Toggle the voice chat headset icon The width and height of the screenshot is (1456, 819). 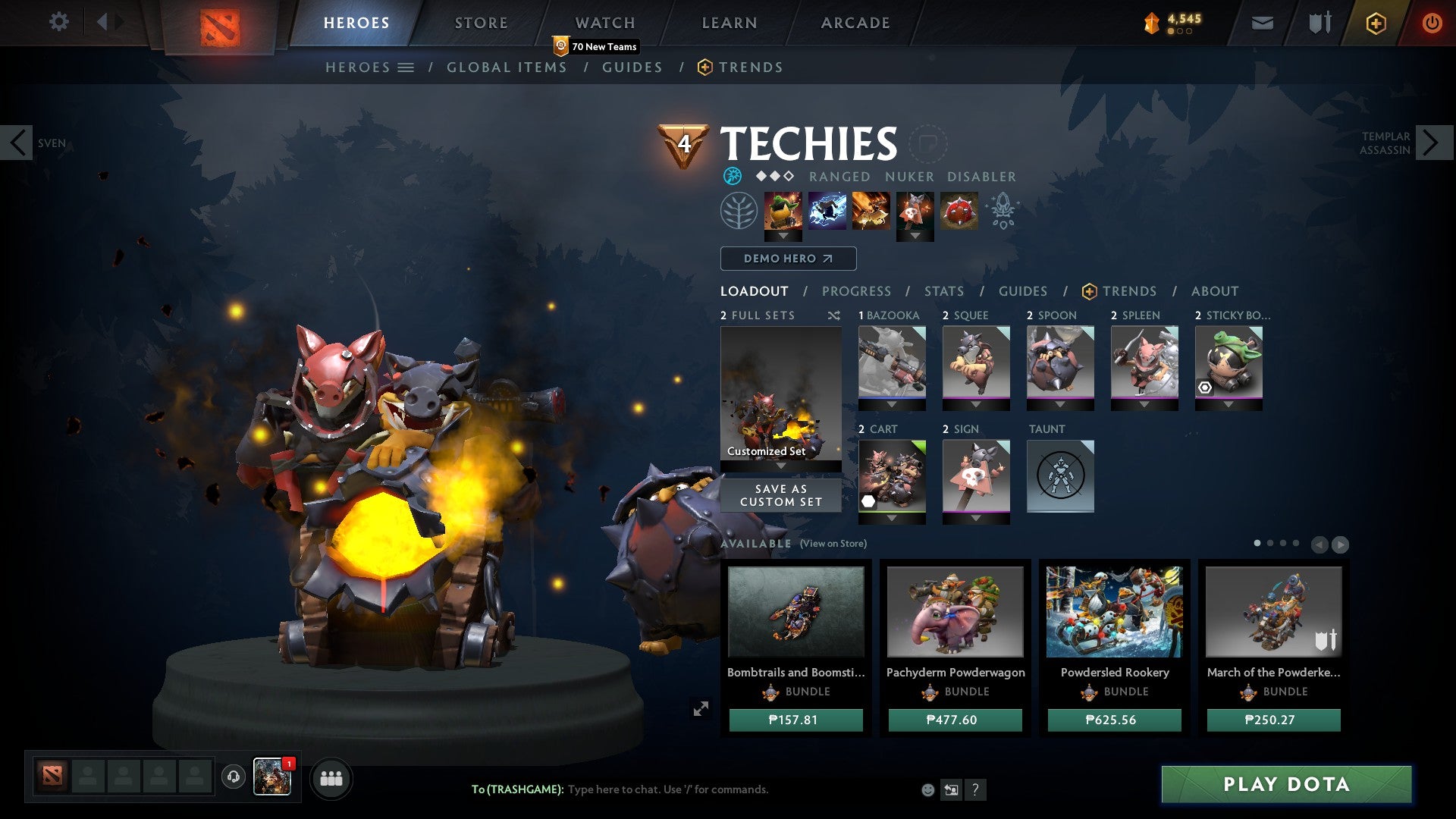tap(233, 776)
